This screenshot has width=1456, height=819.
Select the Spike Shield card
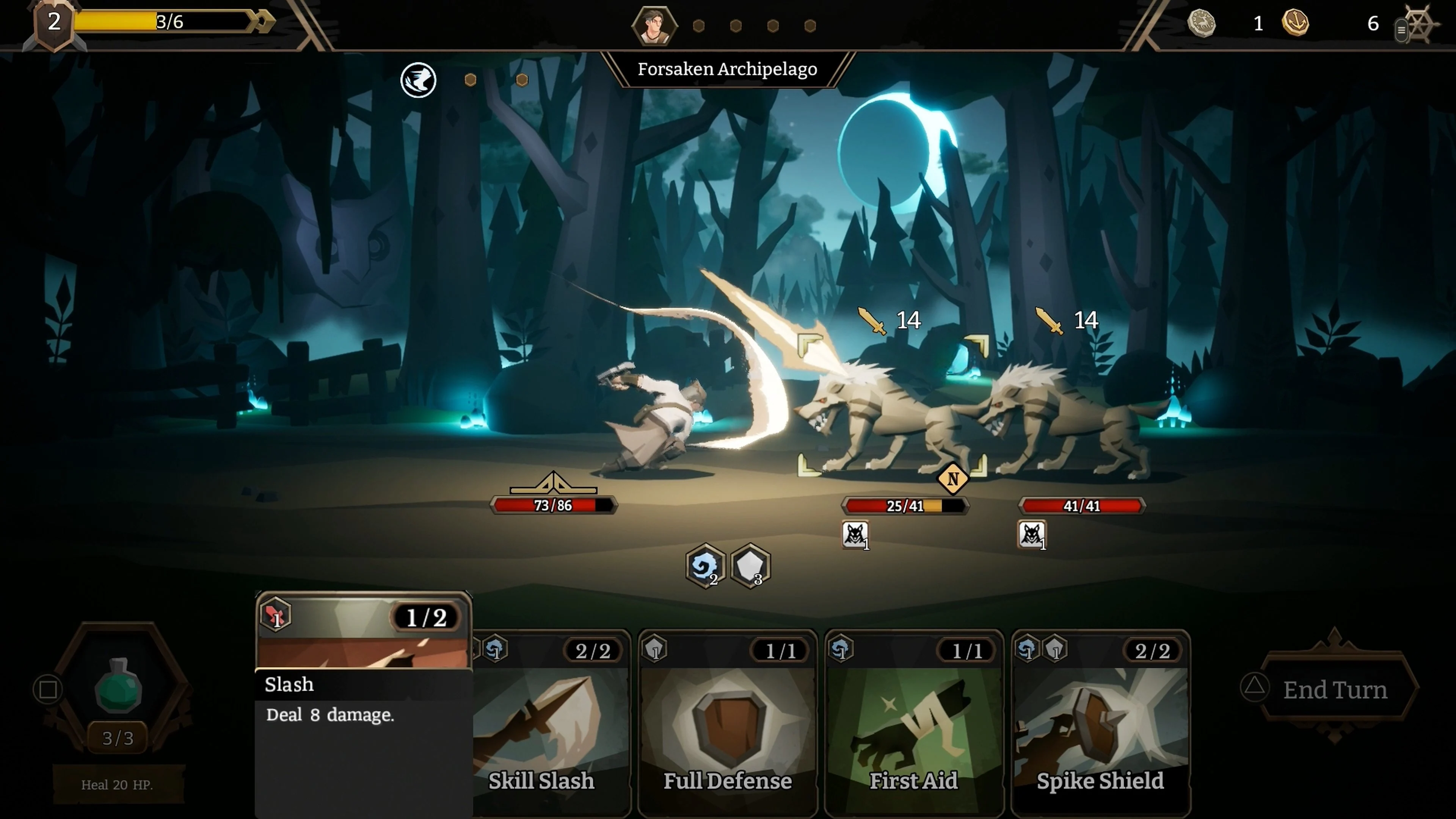pos(1100,723)
